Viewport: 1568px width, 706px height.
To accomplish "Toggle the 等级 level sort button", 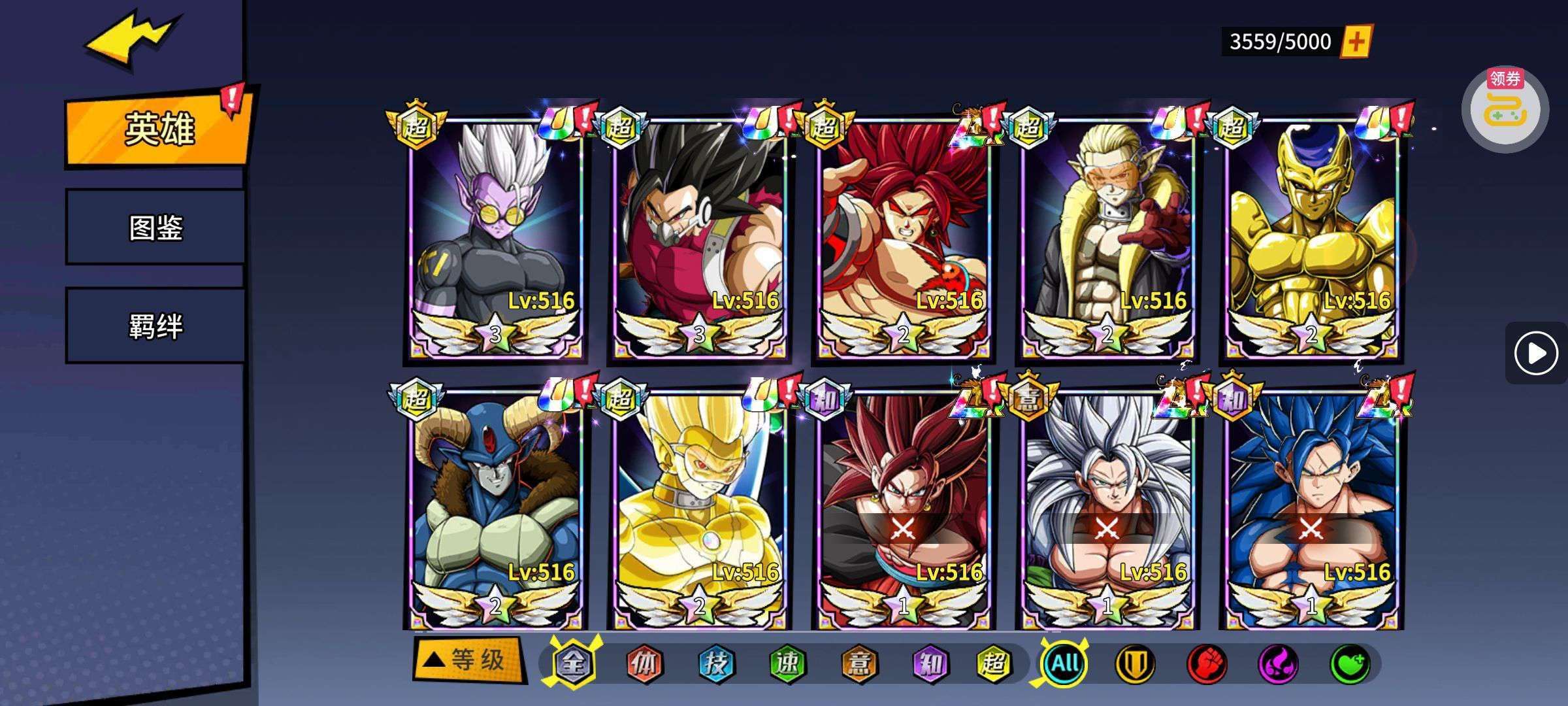I will tap(469, 660).
